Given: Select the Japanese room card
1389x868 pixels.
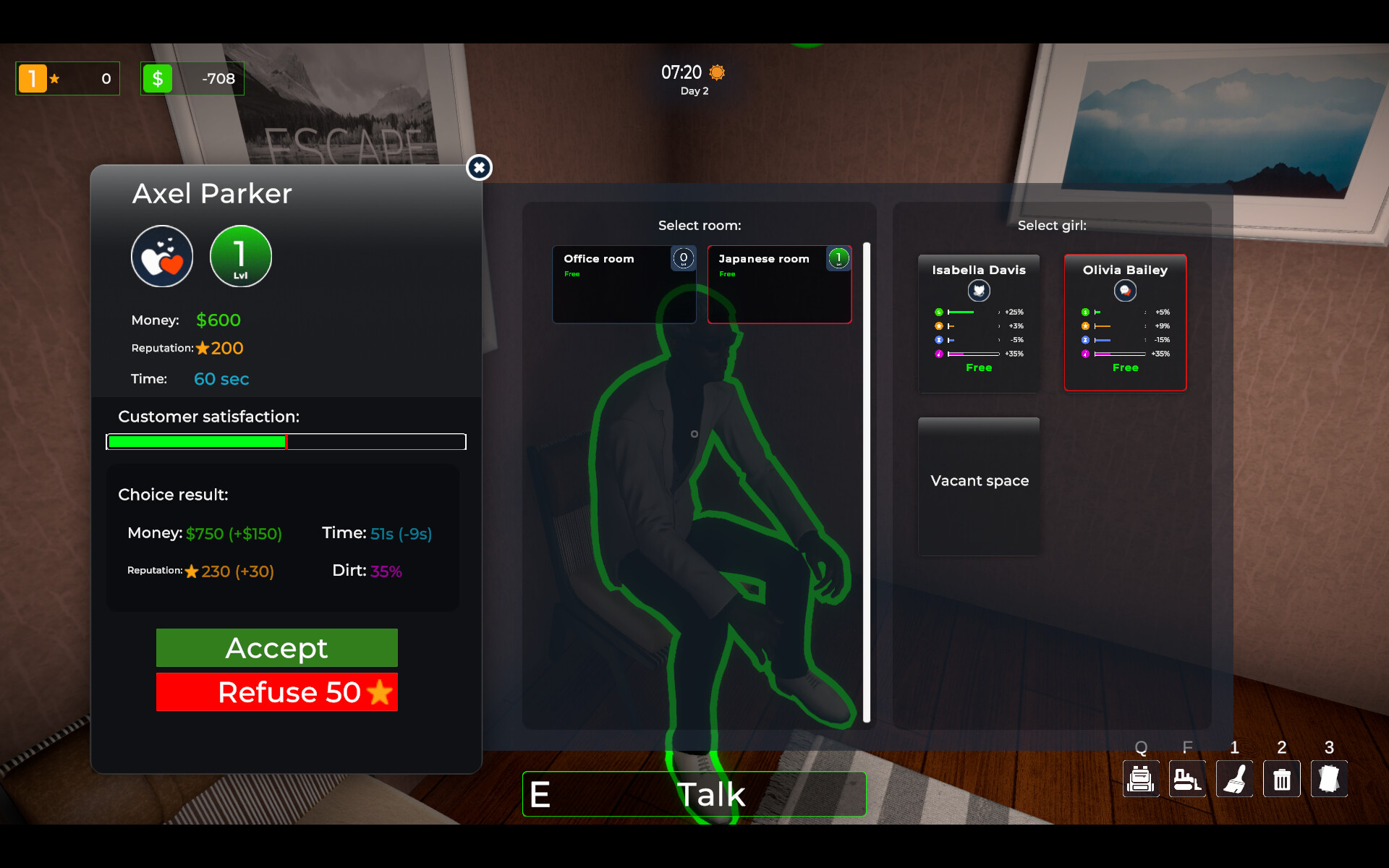Looking at the screenshot, I should tap(779, 284).
